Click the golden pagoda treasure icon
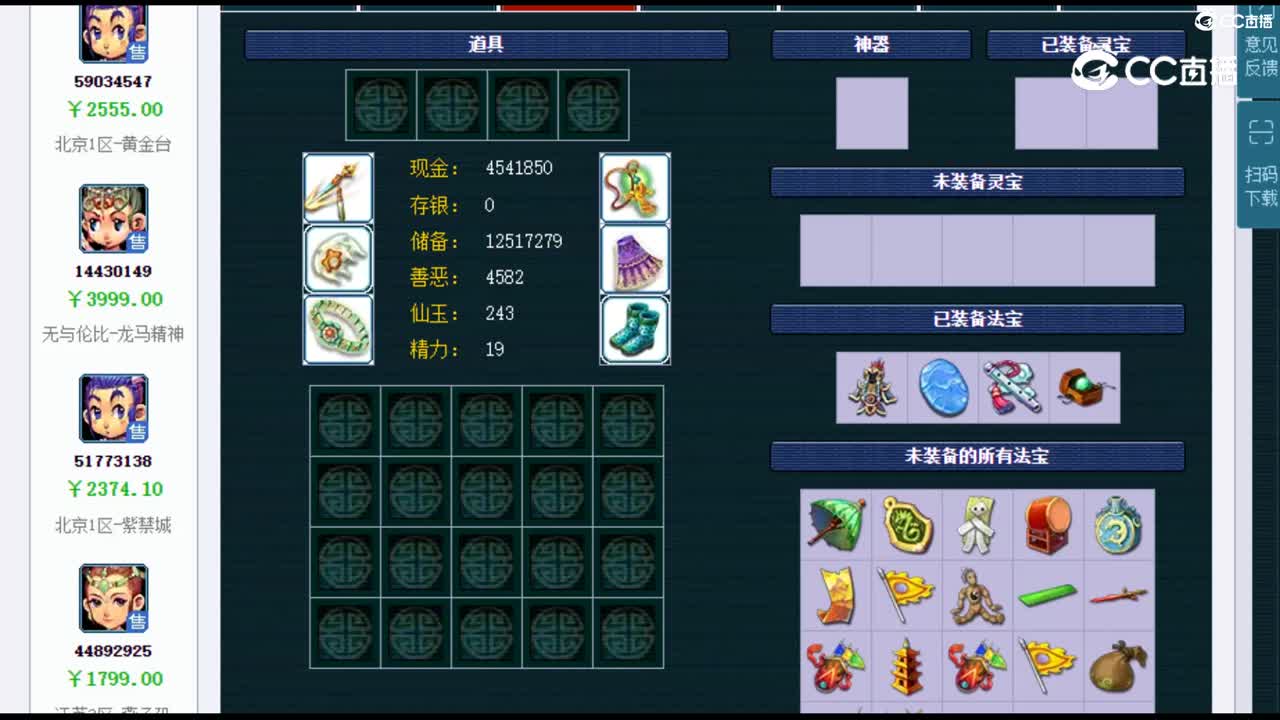 click(907, 665)
